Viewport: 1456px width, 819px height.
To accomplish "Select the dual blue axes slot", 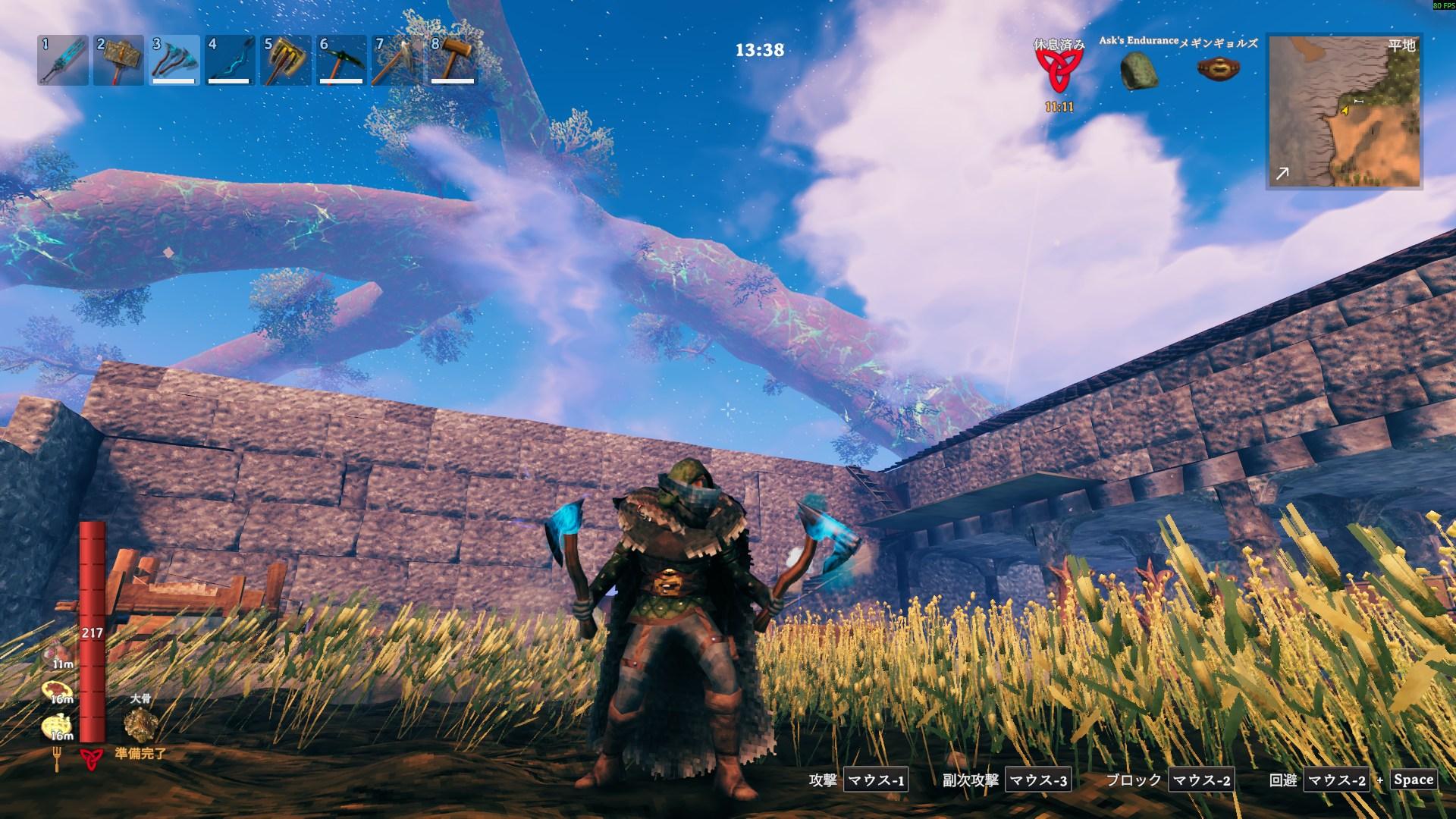I will click(x=174, y=60).
